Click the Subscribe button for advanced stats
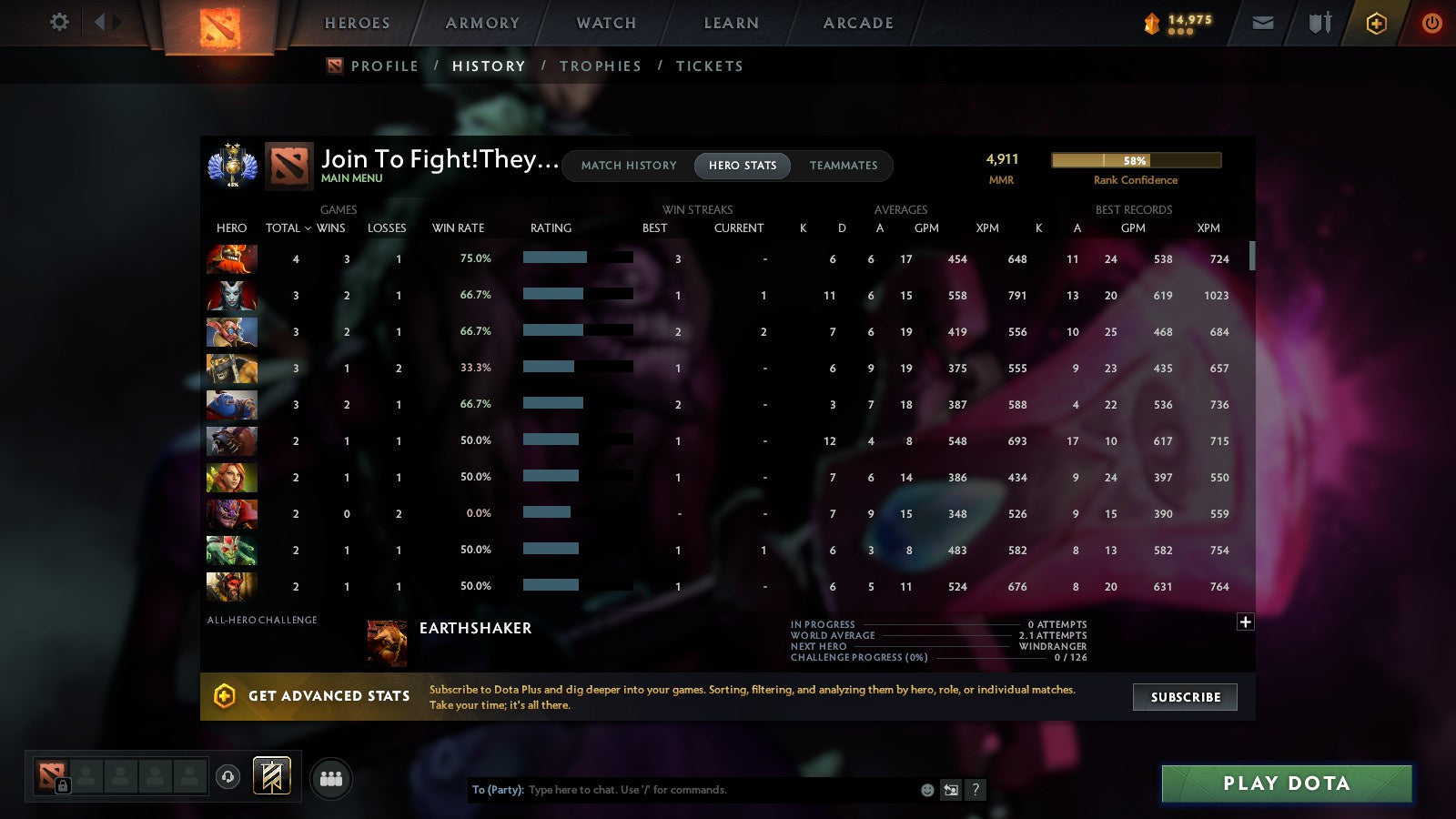Viewport: 1456px width, 819px height. 1185,697
